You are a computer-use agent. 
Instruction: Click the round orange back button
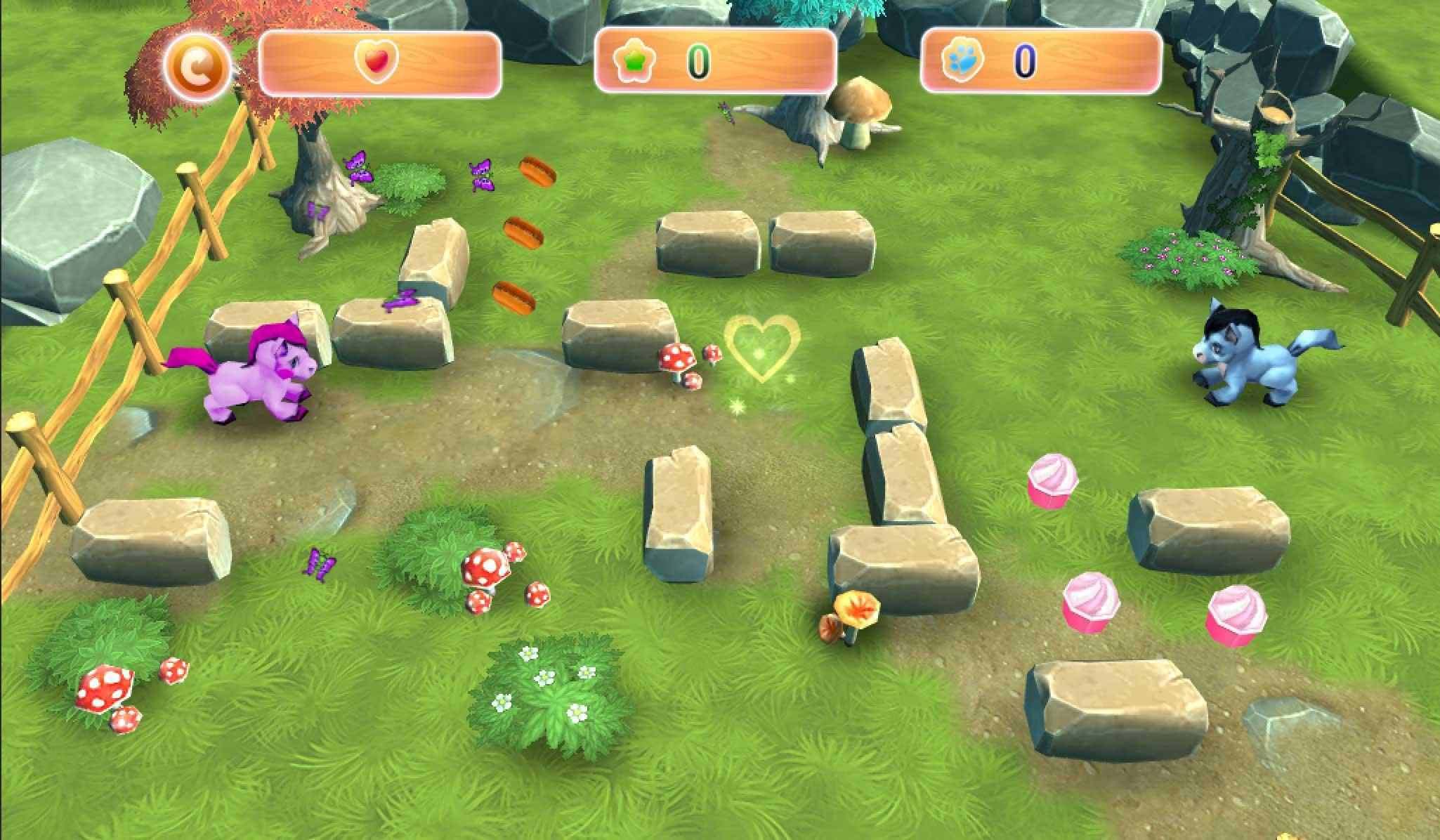pyautogui.click(x=197, y=65)
